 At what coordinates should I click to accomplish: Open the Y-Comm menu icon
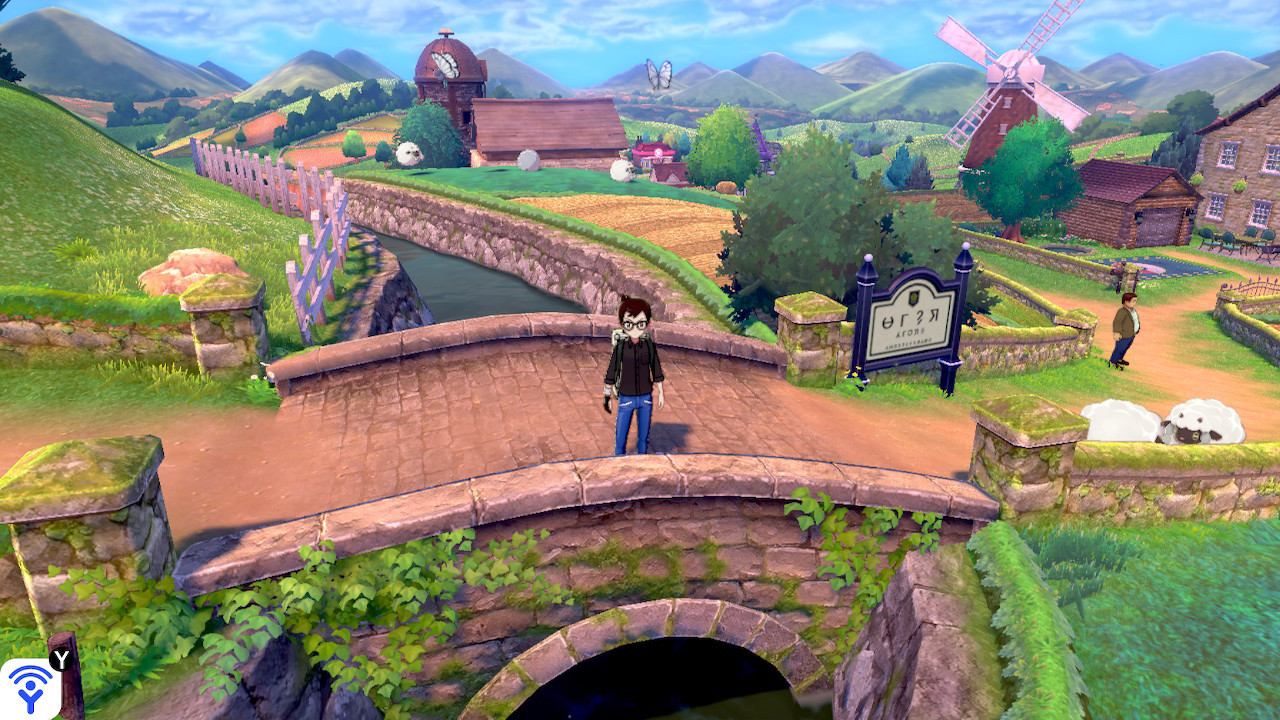[30, 685]
